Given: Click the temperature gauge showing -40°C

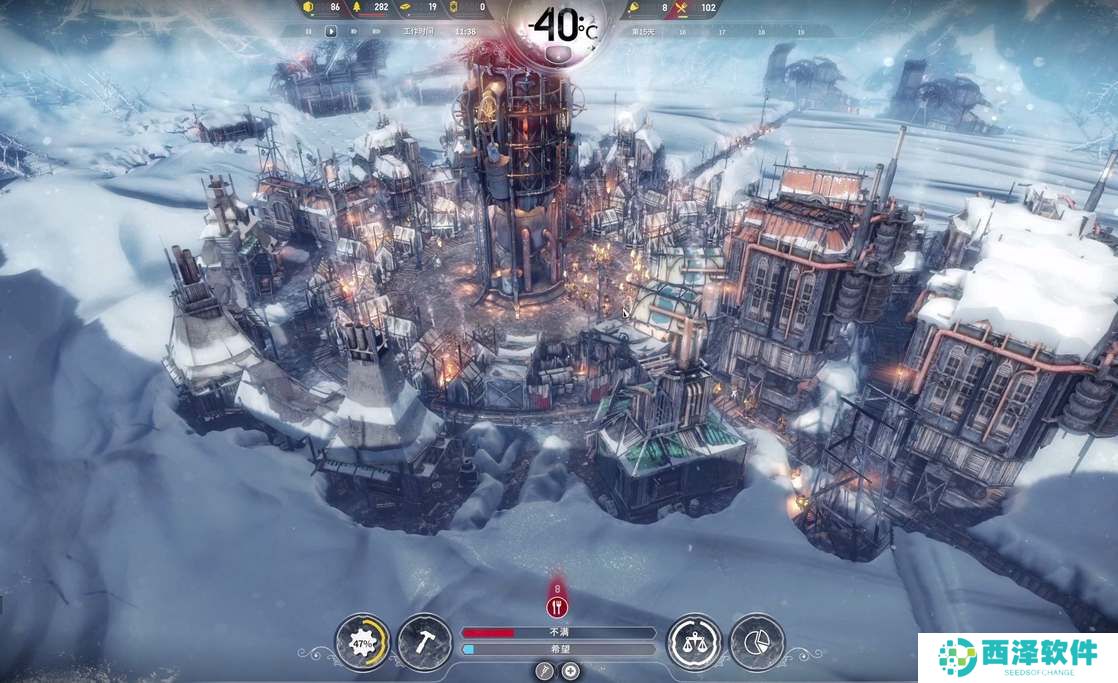Looking at the screenshot, I should click(x=559, y=27).
